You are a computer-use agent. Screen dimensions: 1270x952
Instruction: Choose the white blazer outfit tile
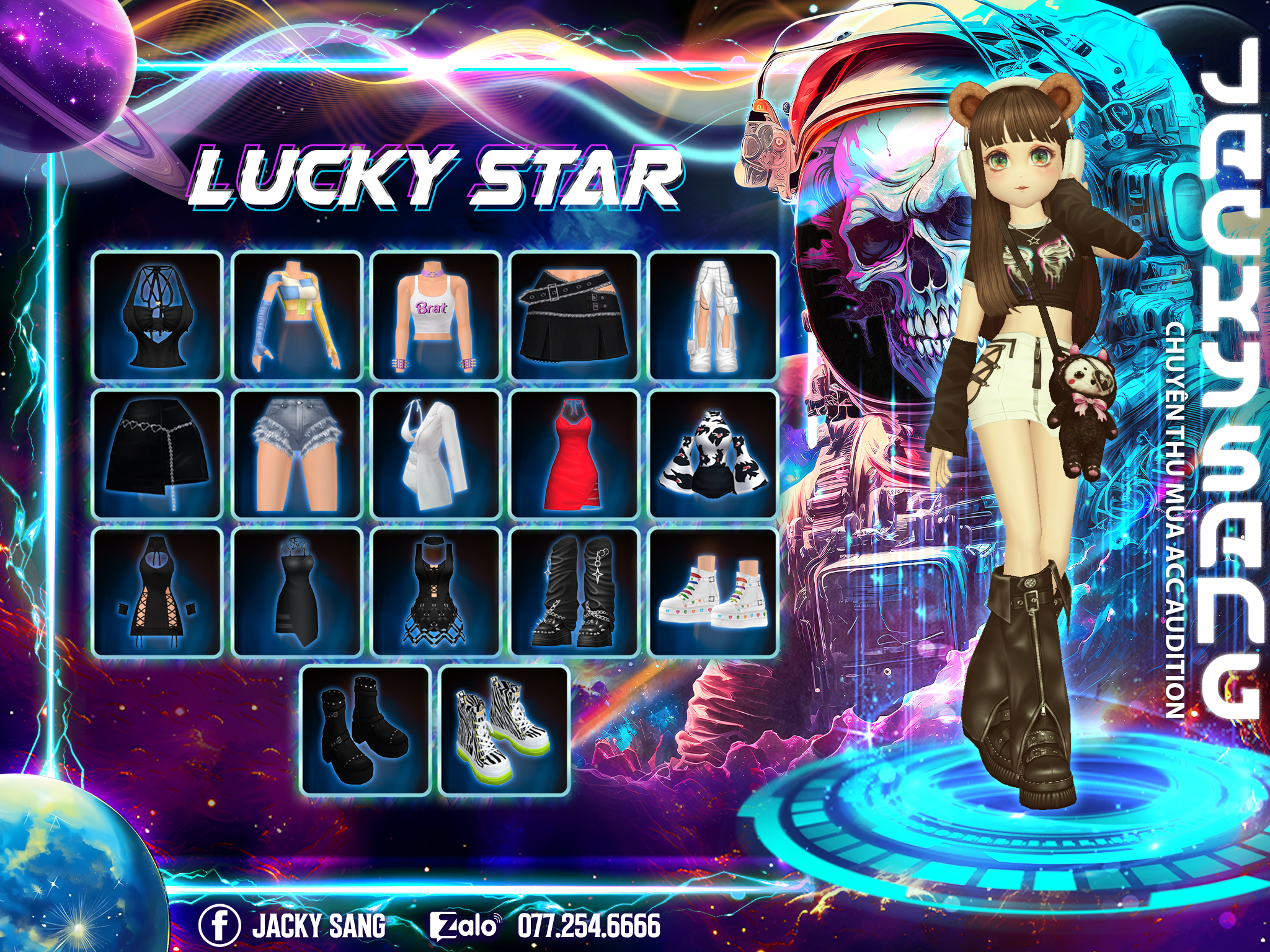(x=435, y=454)
